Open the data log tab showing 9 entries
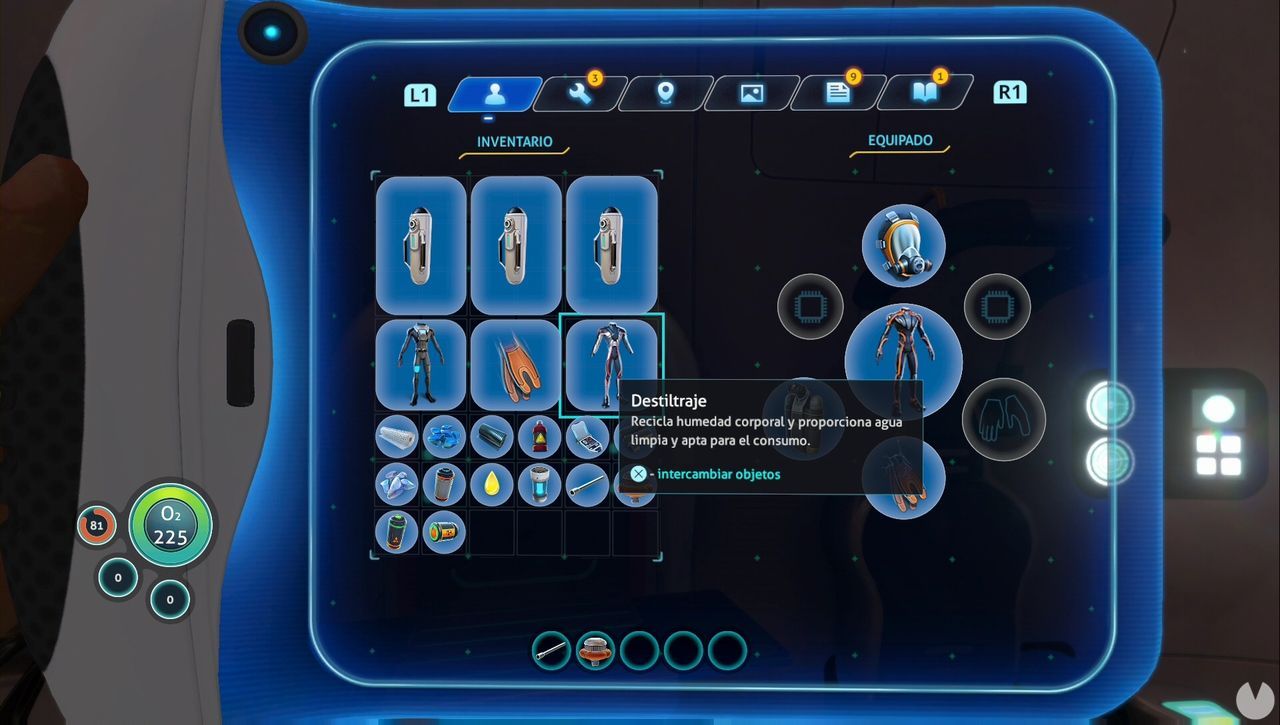The height and width of the screenshot is (725, 1280). pos(838,93)
